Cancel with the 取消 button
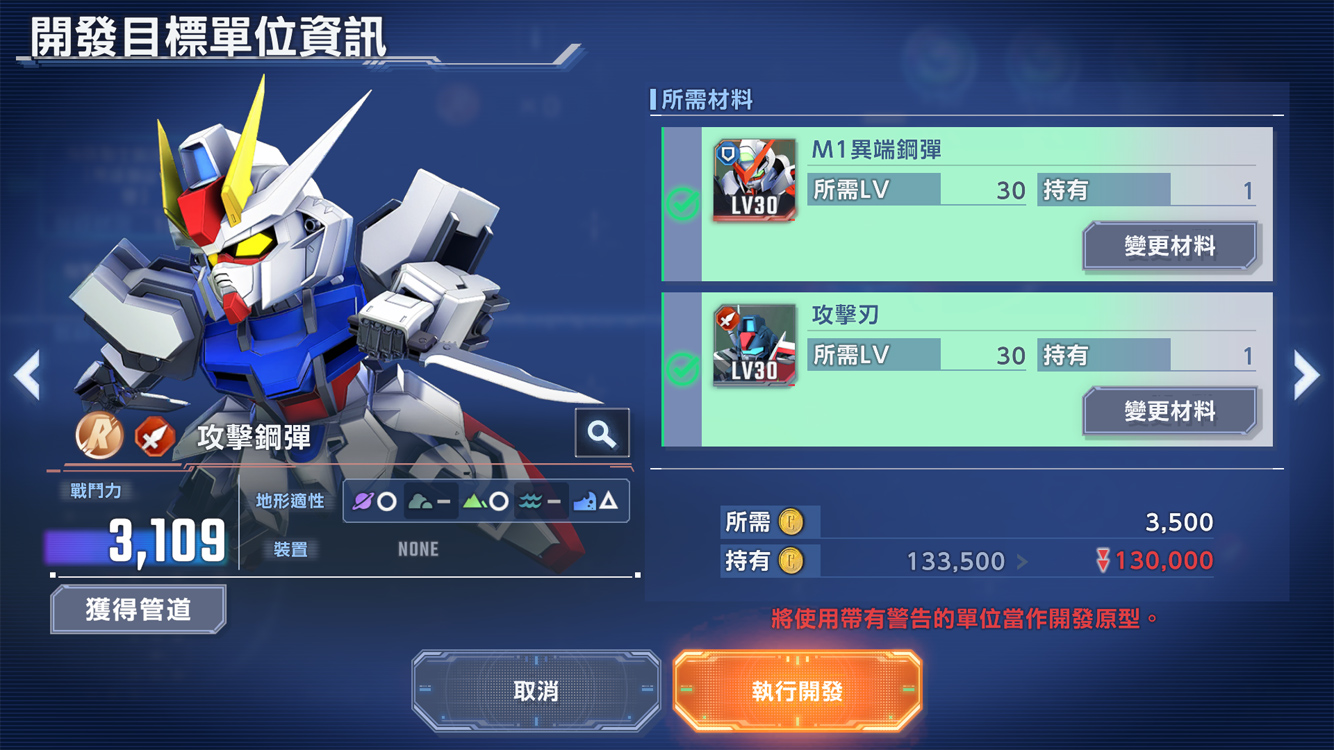The image size is (1334, 750). (x=536, y=691)
